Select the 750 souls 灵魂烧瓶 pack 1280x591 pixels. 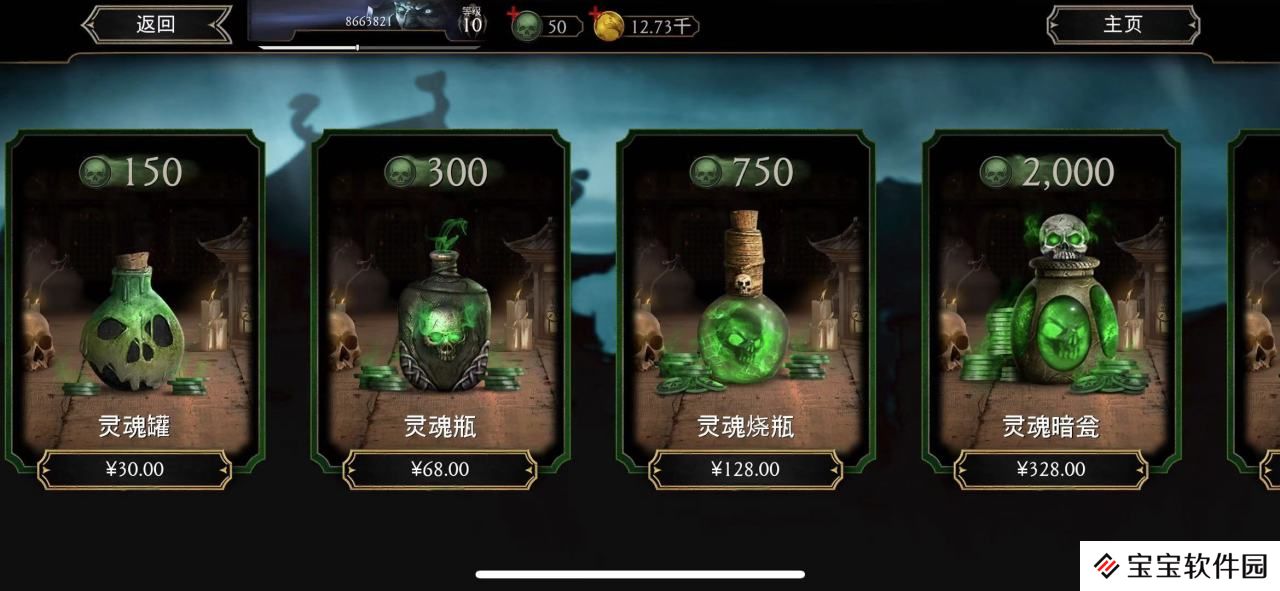pyautogui.click(x=746, y=300)
